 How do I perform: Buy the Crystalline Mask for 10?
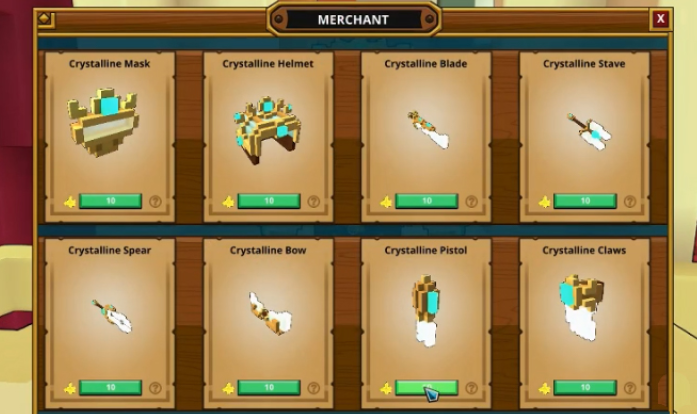110,201
